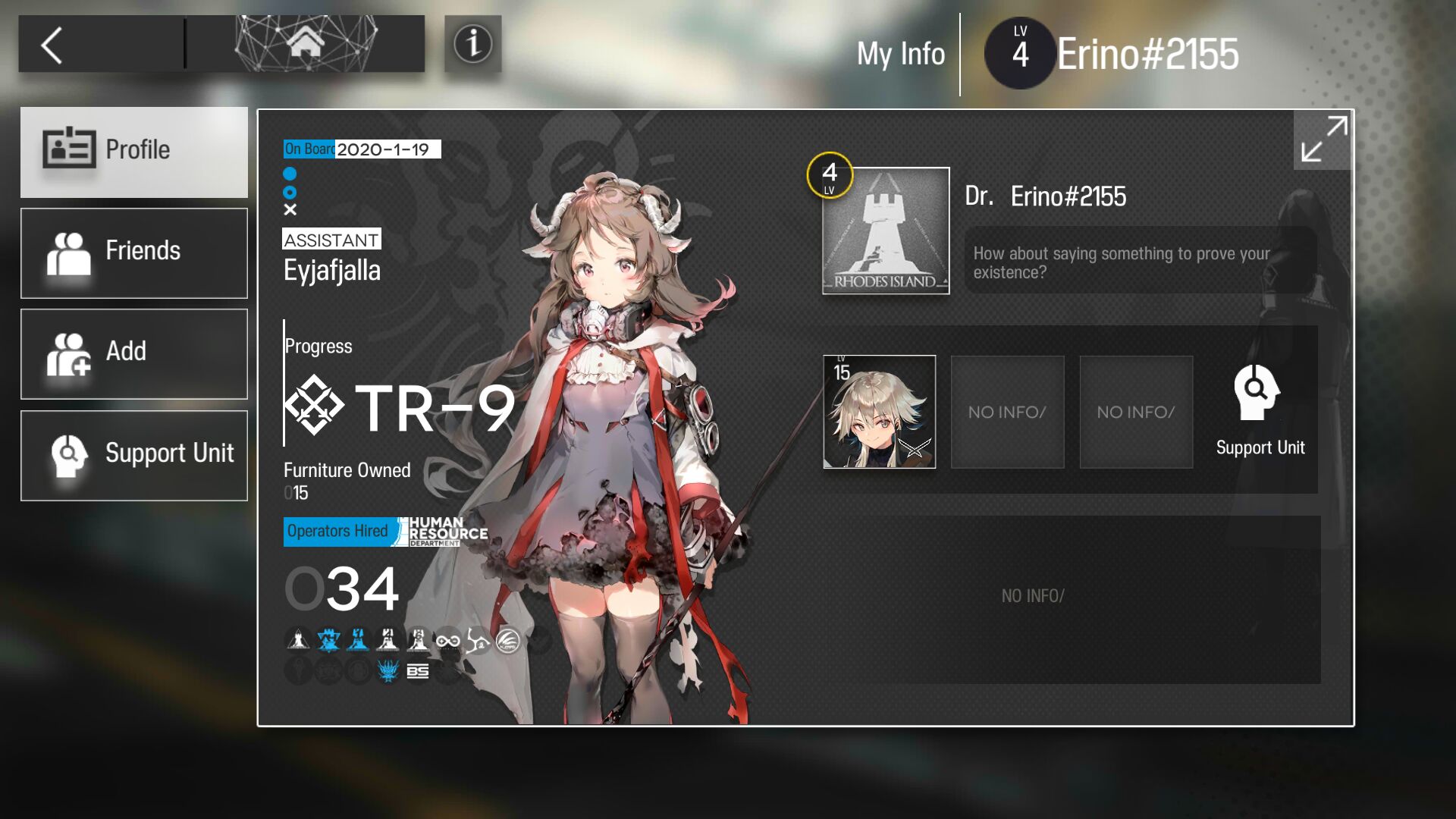
Task: Edit the doctor name Erino#2155
Action: click(x=1068, y=196)
